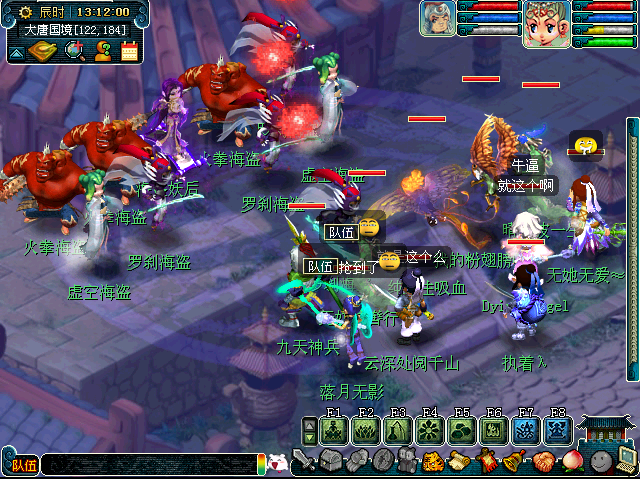Viewport: 640px width, 479px height.
Task: Activate the blue F7 skill
Action: point(526,430)
